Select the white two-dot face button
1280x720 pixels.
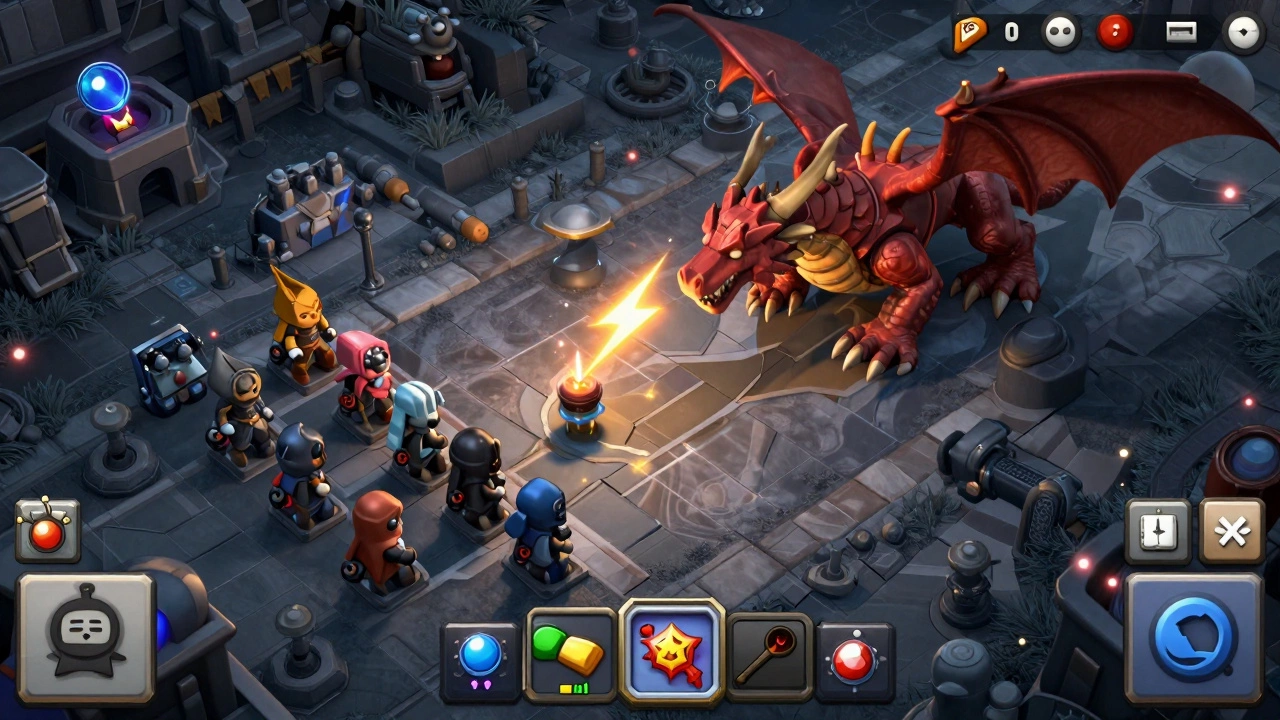click(x=1060, y=33)
